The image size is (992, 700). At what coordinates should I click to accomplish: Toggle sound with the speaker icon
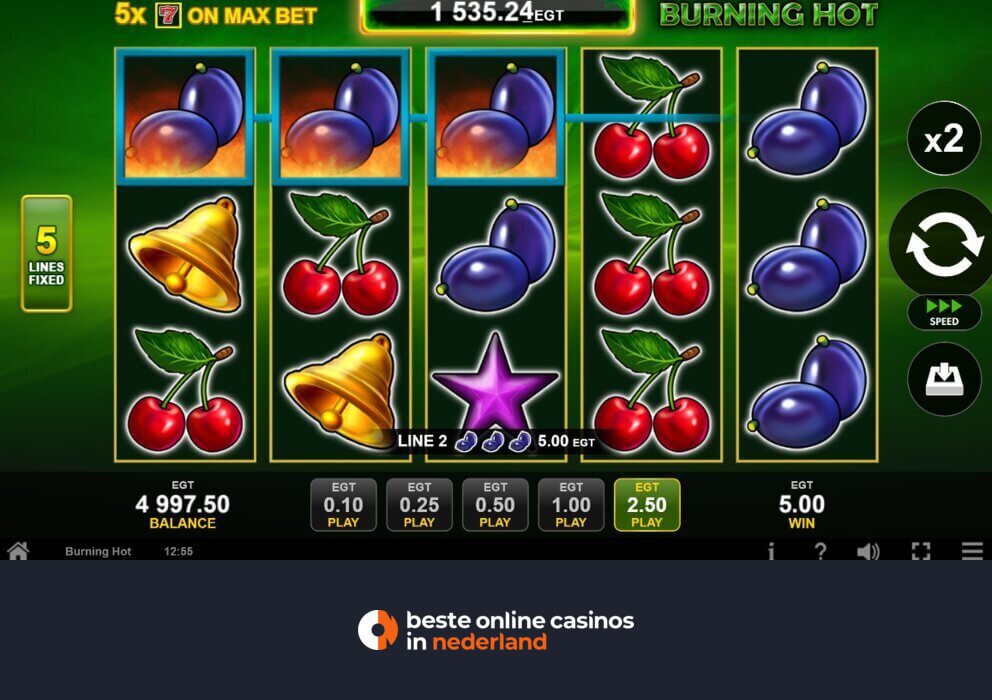[x=868, y=551]
